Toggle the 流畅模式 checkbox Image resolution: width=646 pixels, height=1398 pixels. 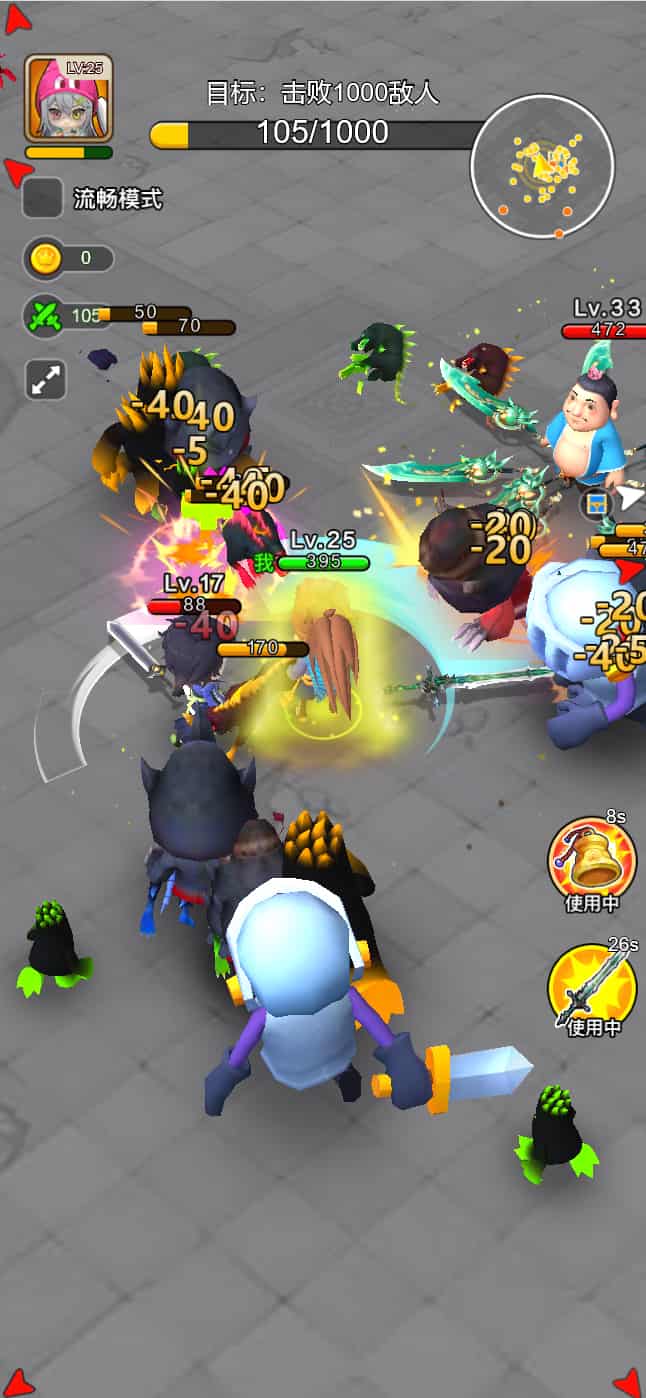tap(43, 198)
